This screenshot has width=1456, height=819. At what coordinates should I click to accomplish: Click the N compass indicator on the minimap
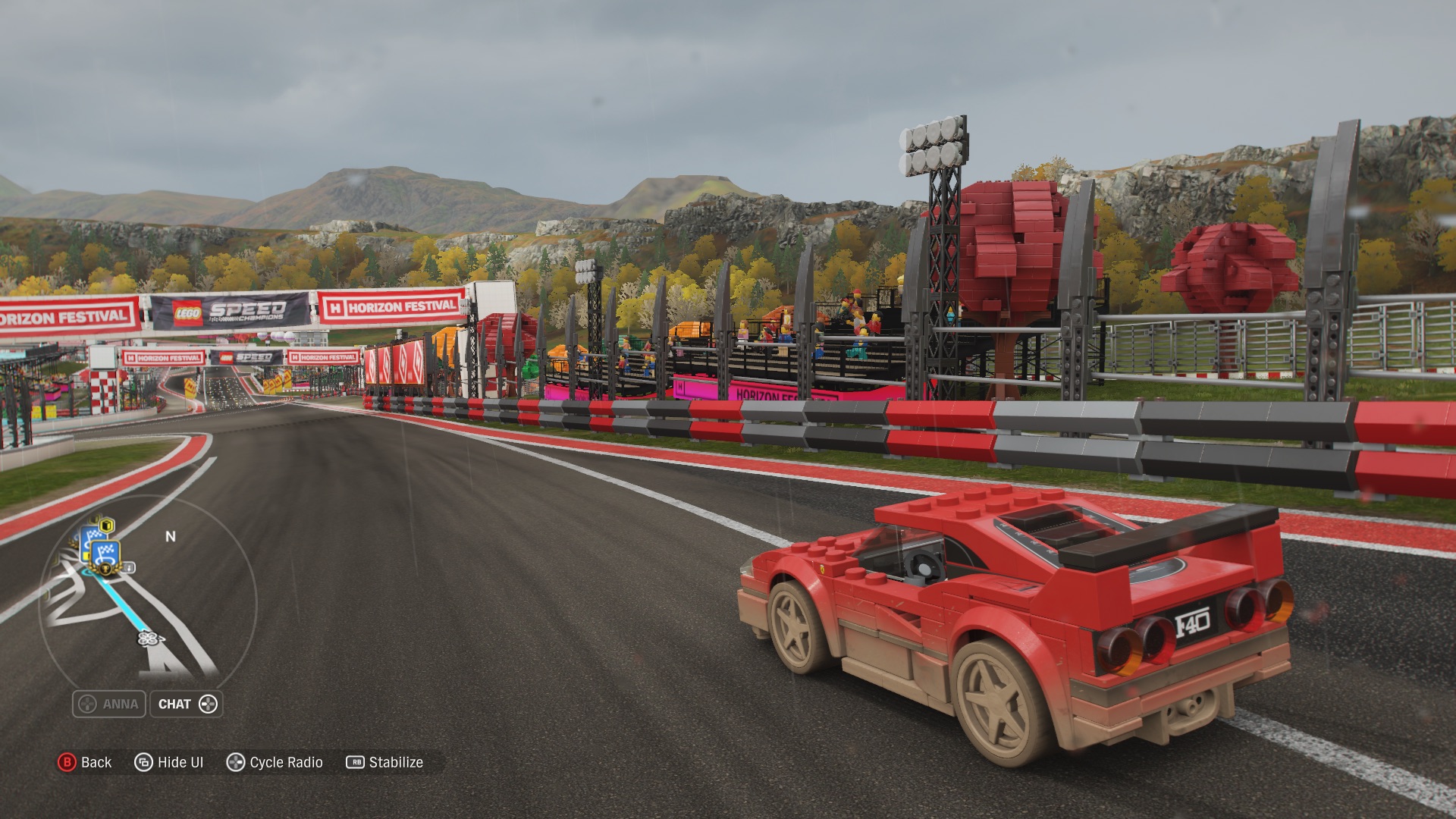171,535
